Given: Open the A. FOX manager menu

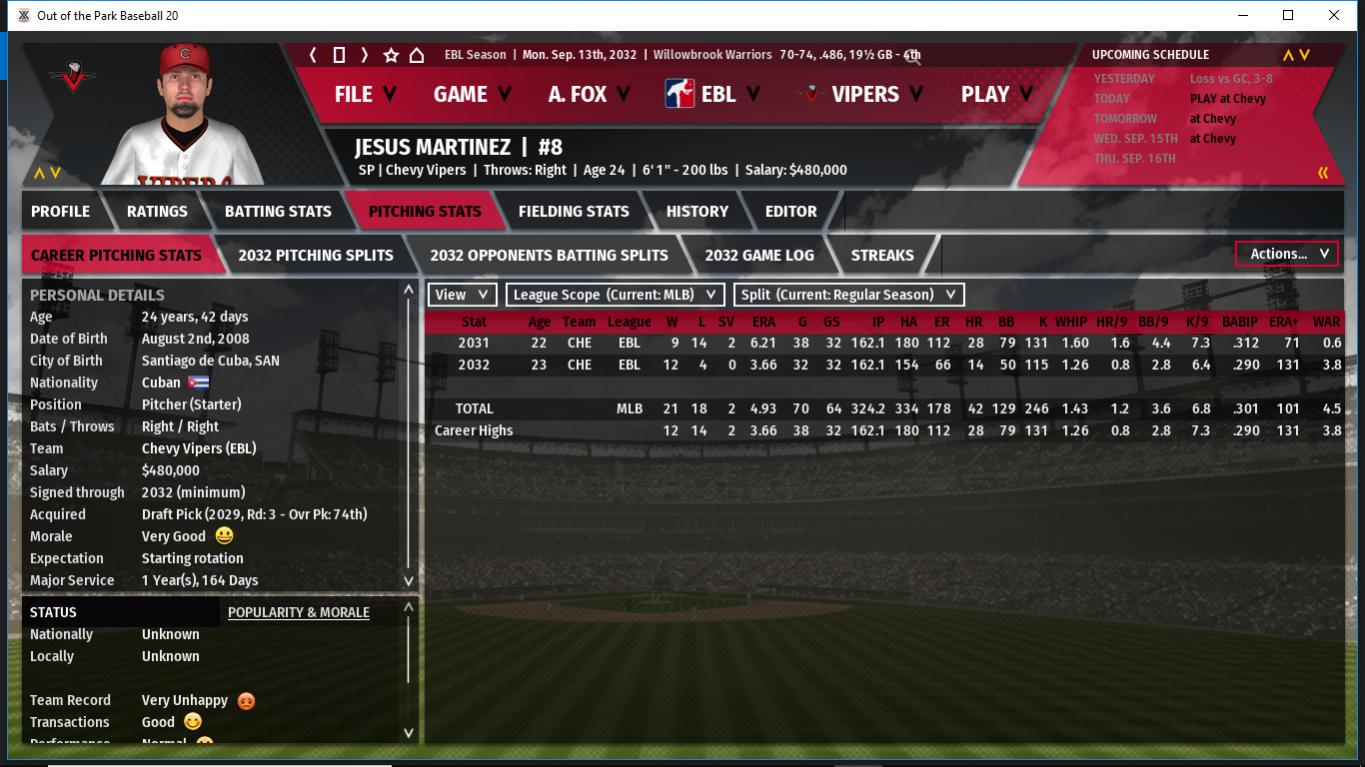Looking at the screenshot, I should [588, 94].
